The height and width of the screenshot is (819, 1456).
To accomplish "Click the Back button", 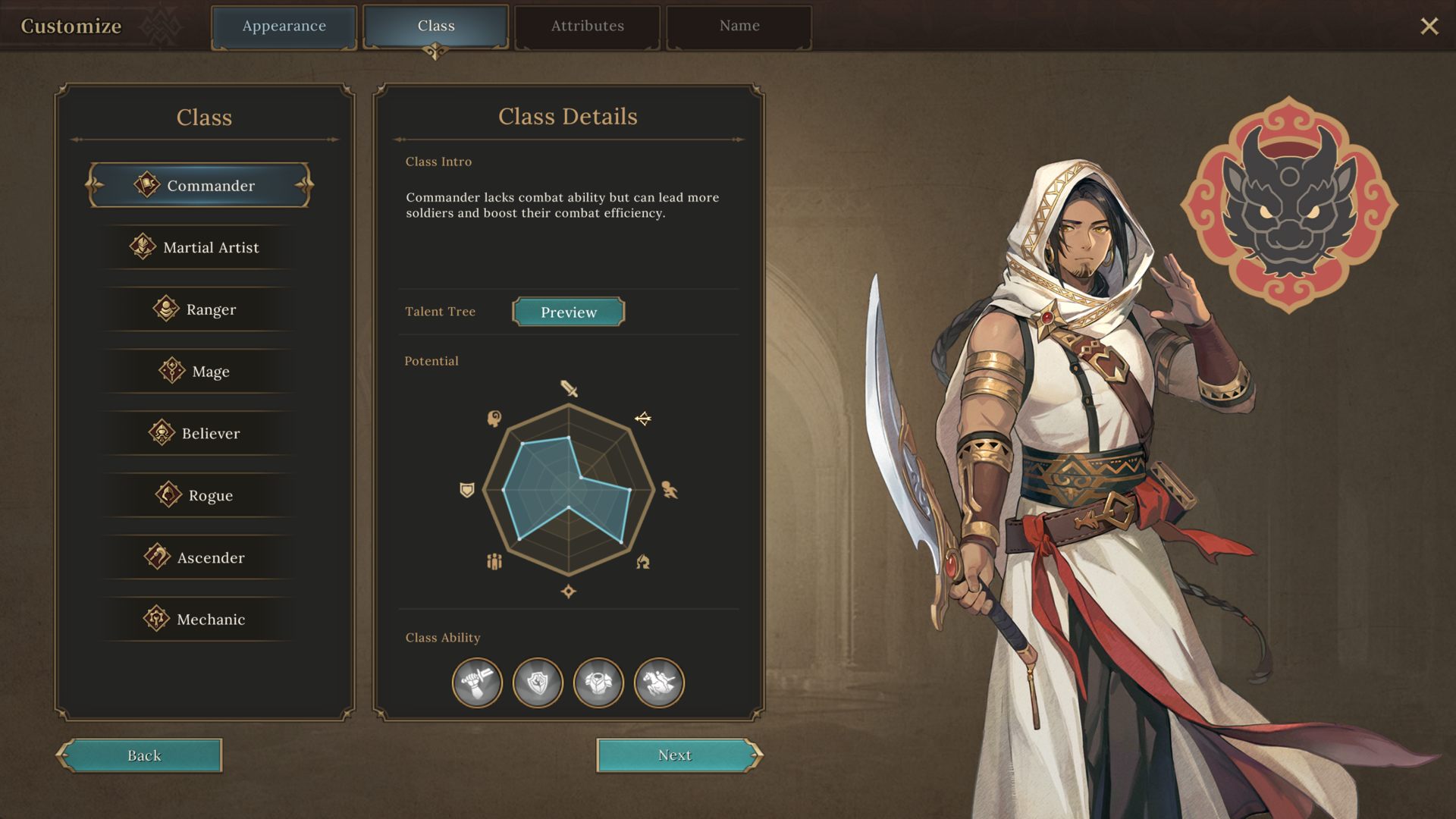I will (x=140, y=755).
